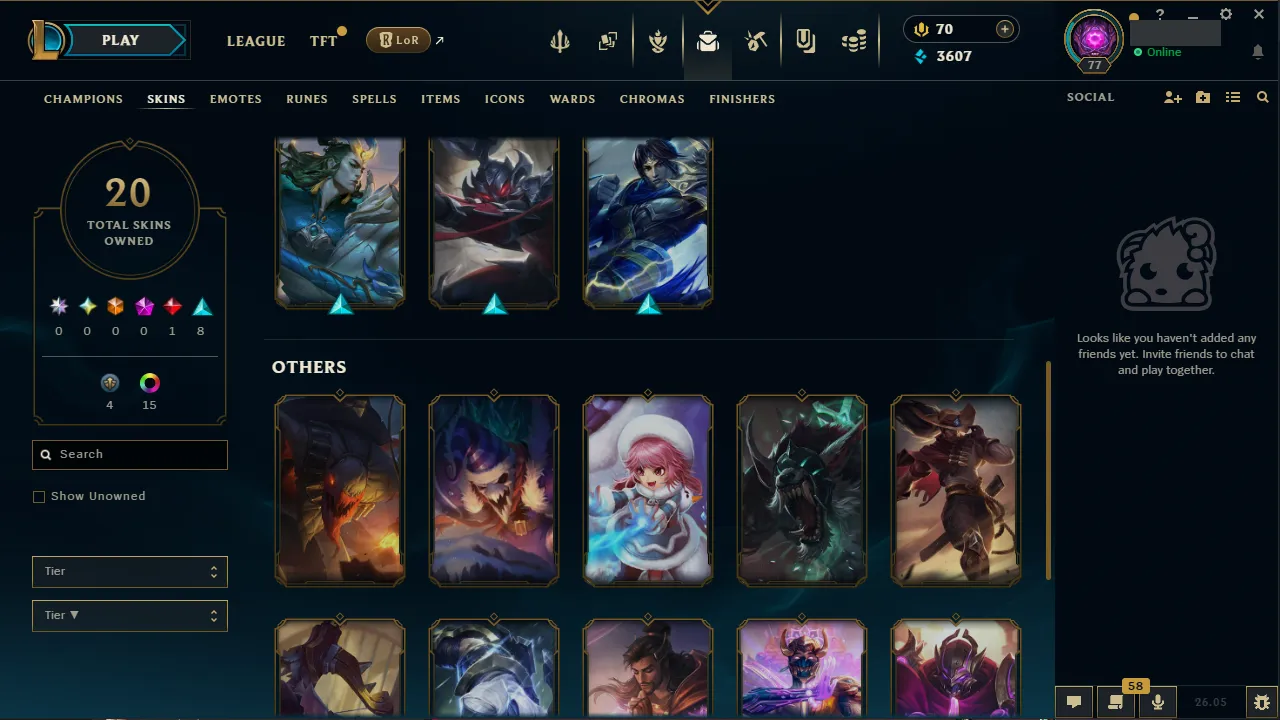Switch to the CHAMPIONS tab
Screen dimensions: 1280x720
point(83,99)
